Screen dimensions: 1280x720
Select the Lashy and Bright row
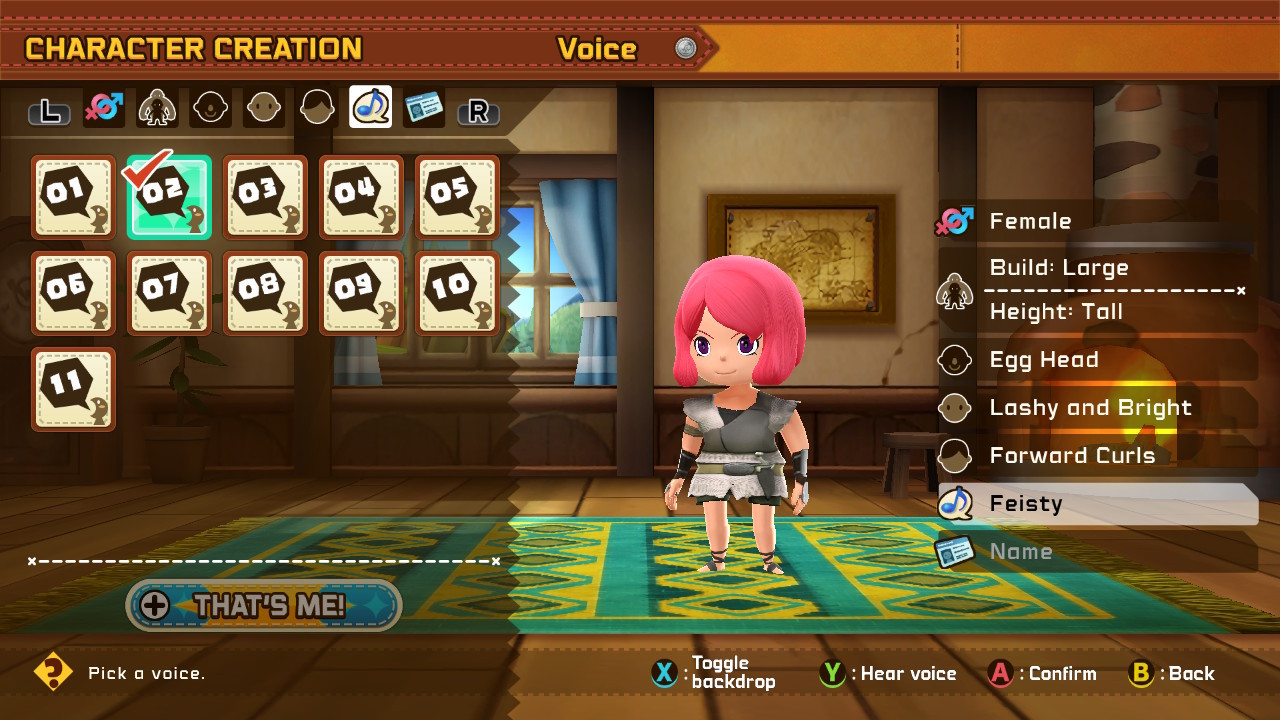(x=1097, y=408)
